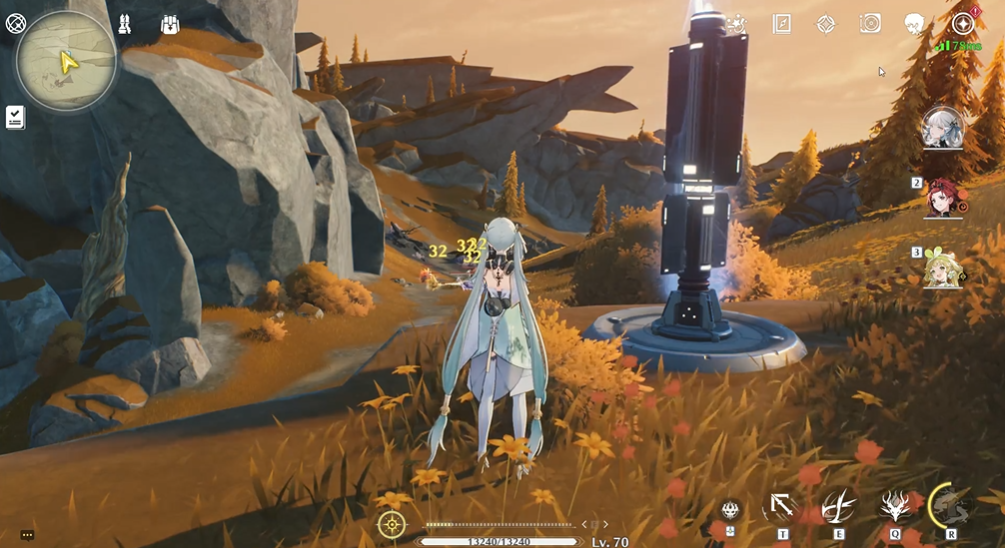Open the character head silhouette icon
The width and height of the screenshot is (1005, 548).
tap(914, 24)
